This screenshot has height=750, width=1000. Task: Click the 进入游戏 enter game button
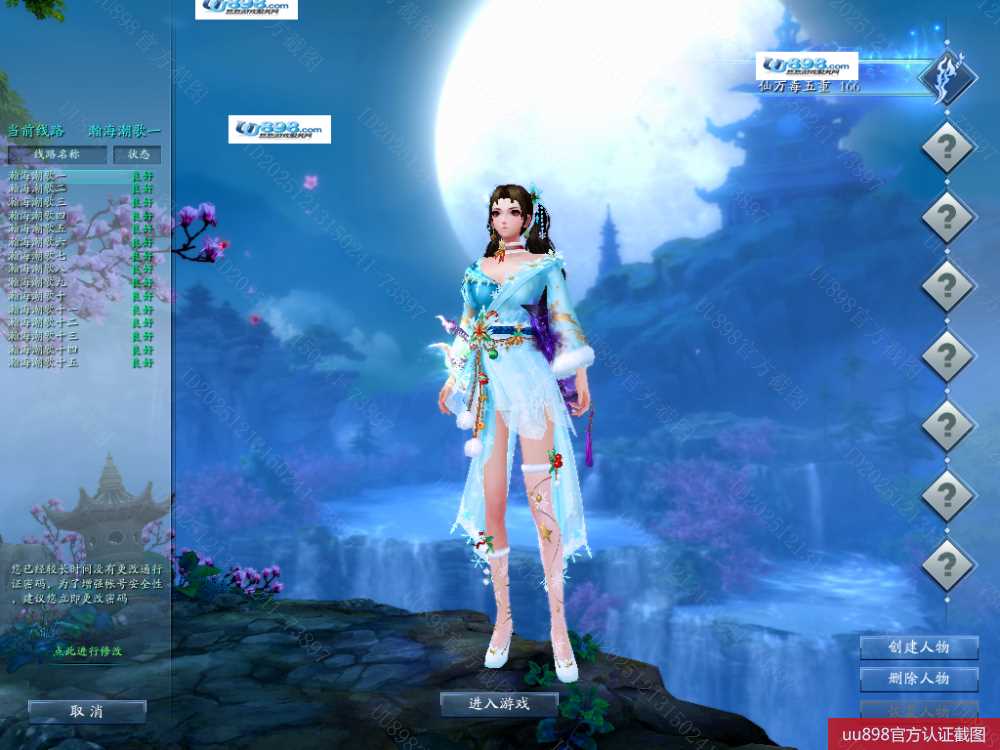[x=499, y=704]
